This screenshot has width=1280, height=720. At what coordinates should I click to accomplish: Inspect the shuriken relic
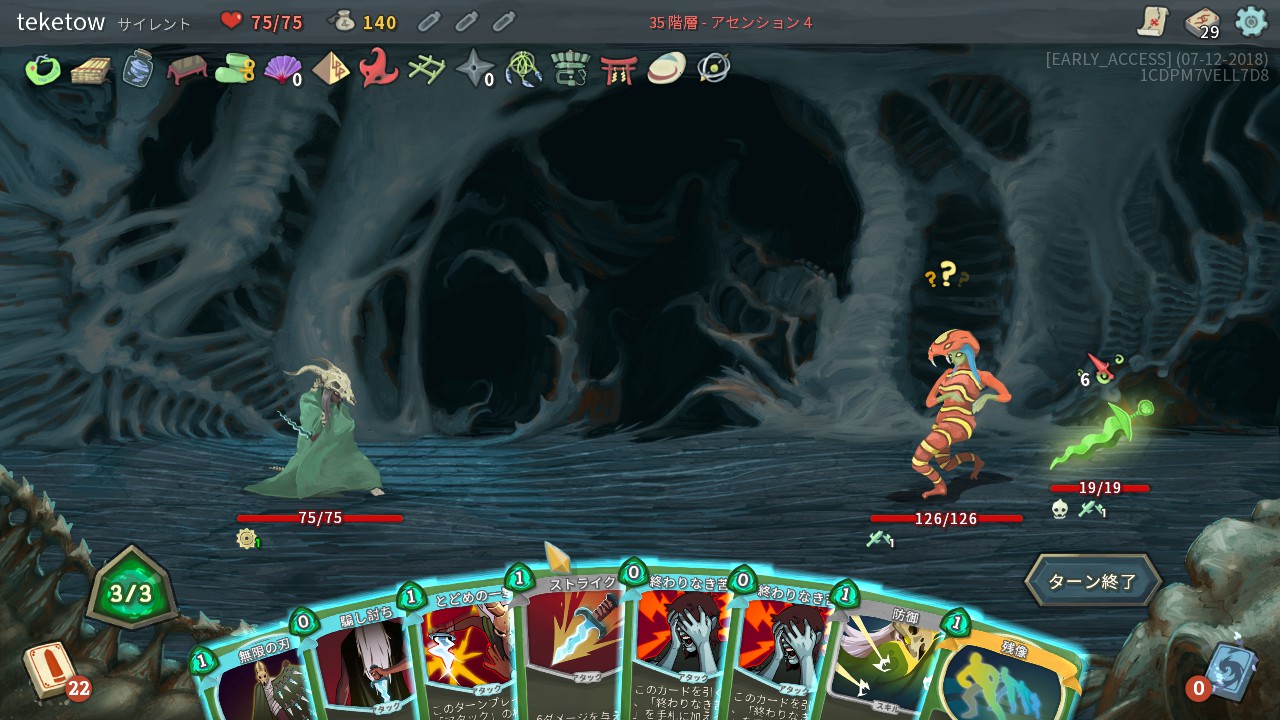474,69
